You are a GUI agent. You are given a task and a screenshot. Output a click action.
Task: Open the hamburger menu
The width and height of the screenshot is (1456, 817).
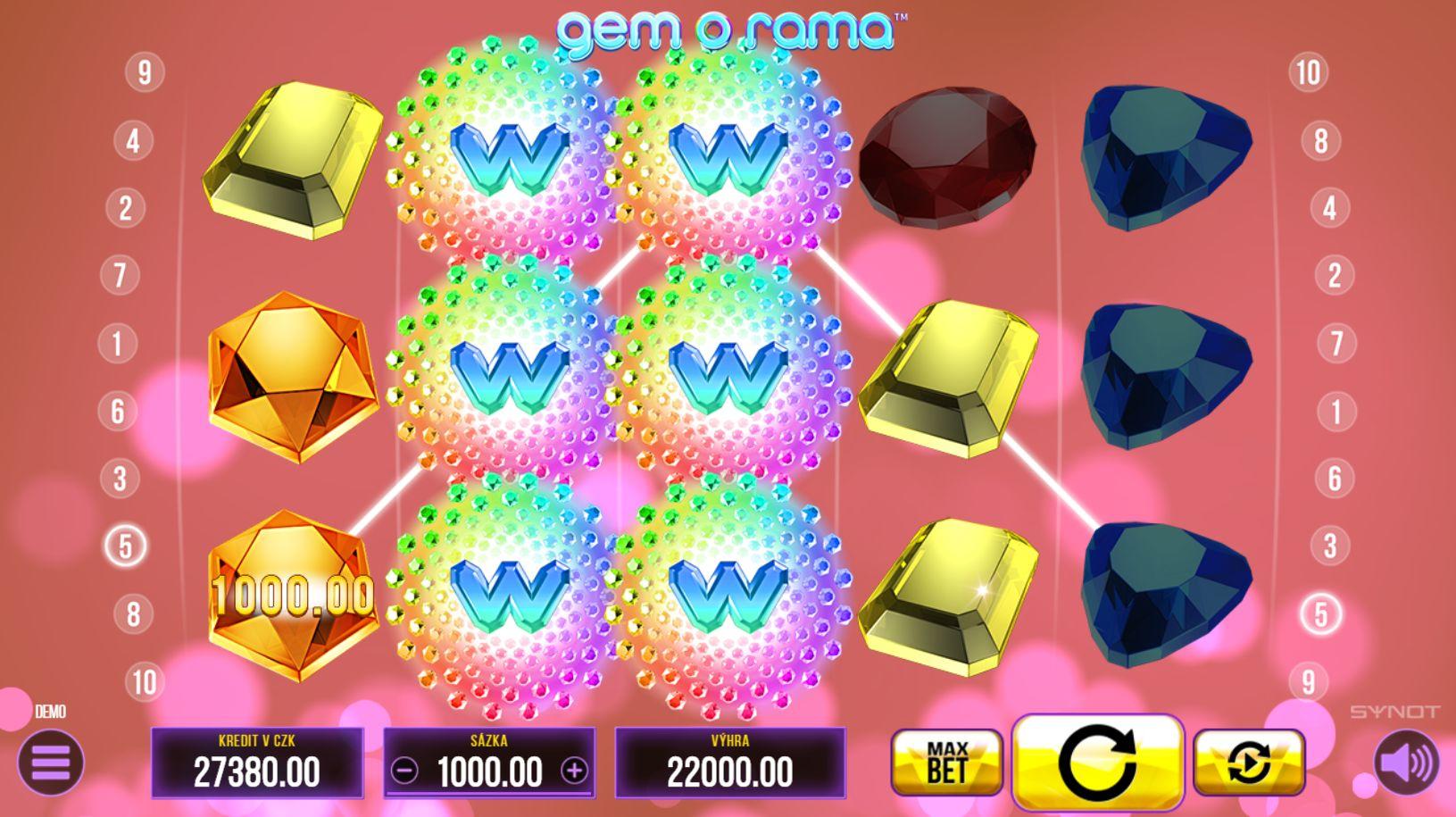coord(50,762)
